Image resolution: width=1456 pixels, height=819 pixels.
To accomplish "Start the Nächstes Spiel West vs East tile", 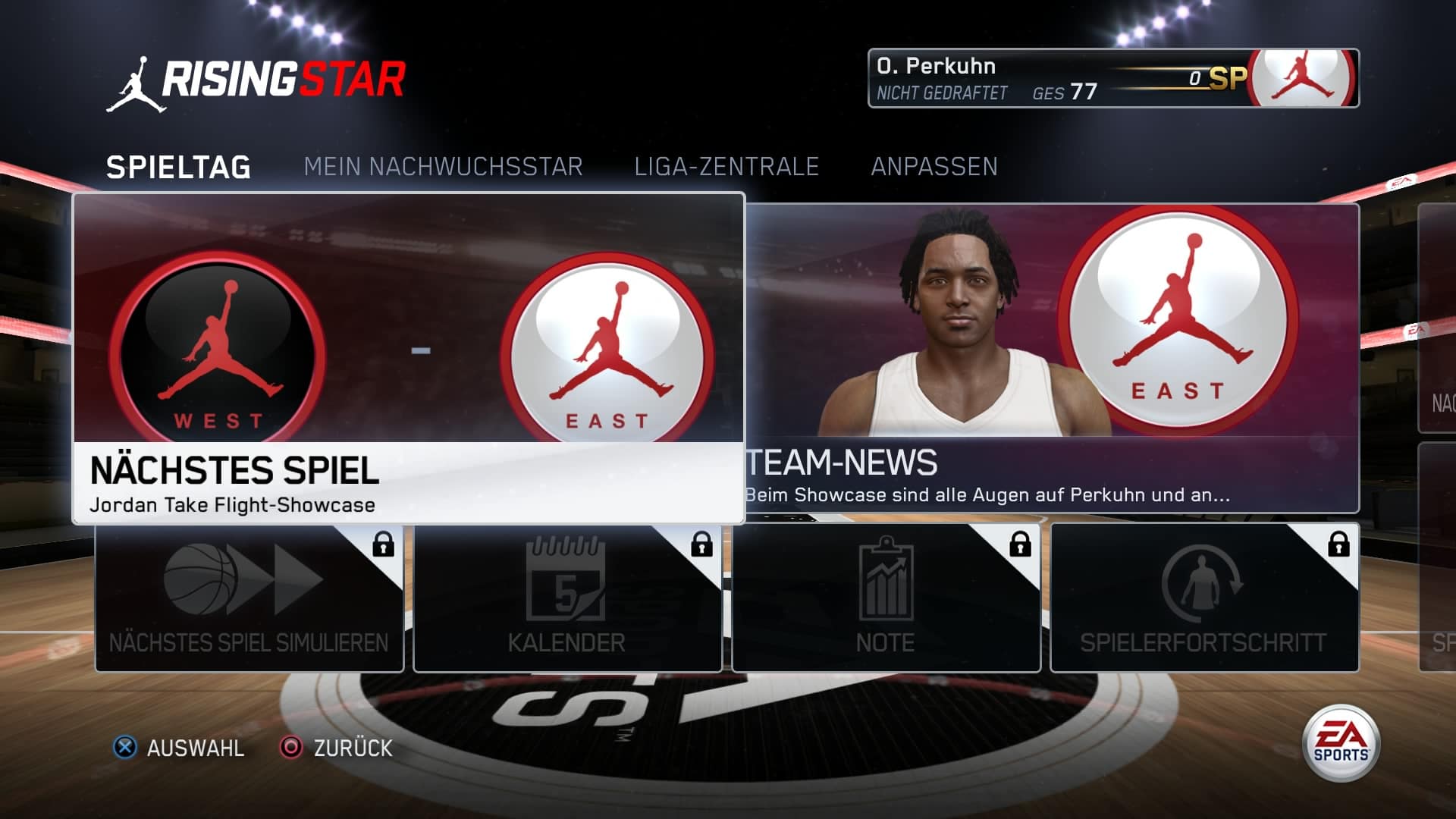I will pyautogui.click(x=409, y=358).
